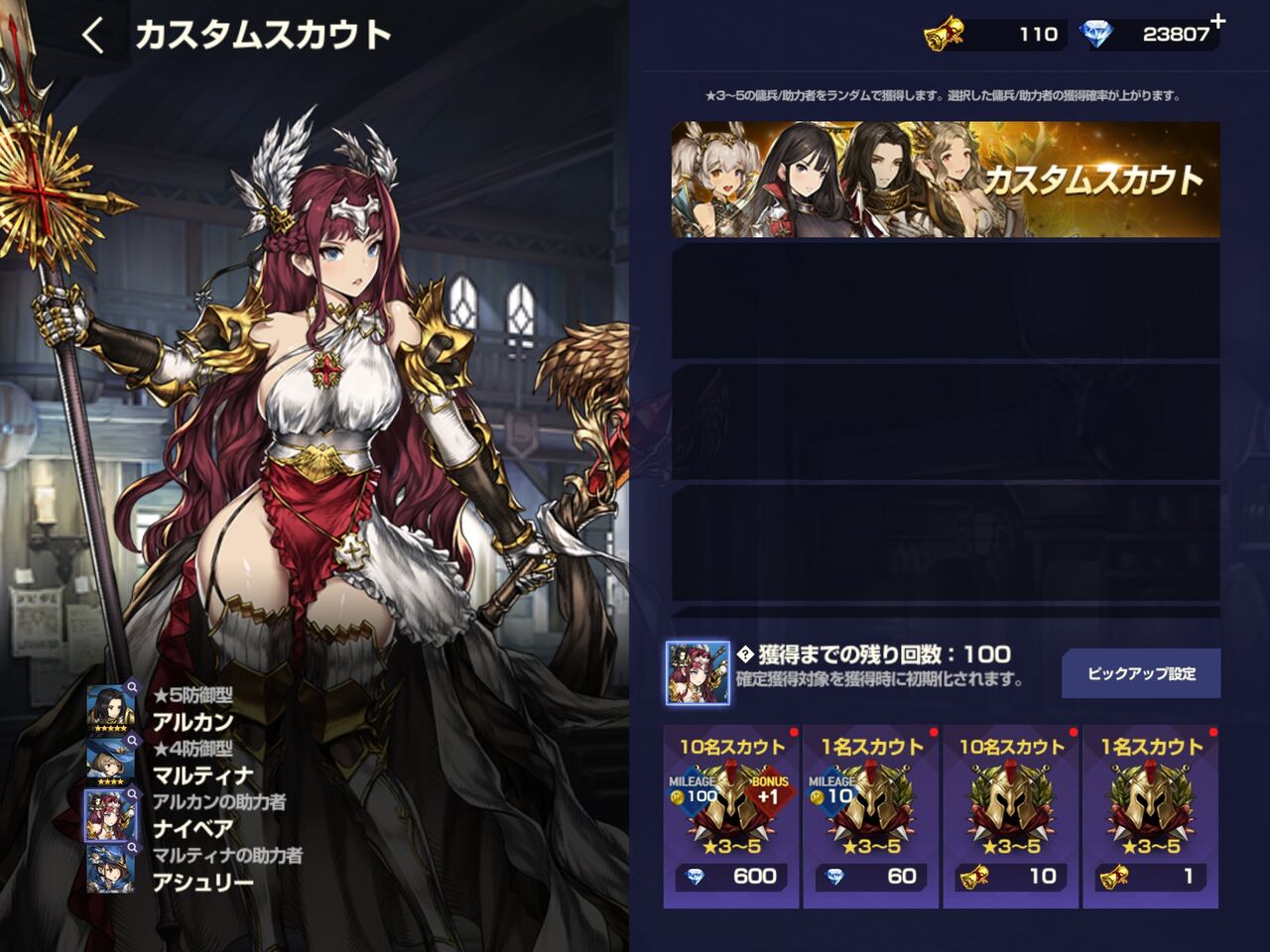Open ピックアップ設定 settings
The width and height of the screenshot is (1270, 952).
pyautogui.click(x=1141, y=672)
